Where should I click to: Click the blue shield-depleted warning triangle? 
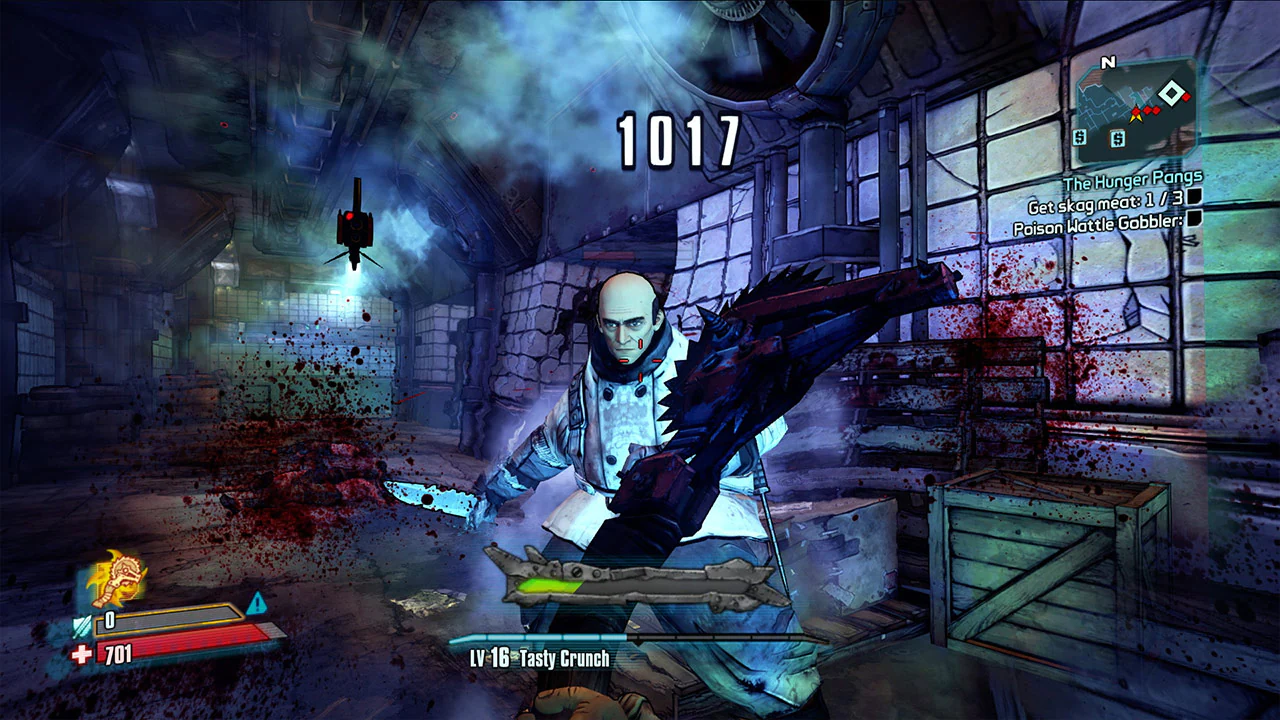tap(257, 604)
